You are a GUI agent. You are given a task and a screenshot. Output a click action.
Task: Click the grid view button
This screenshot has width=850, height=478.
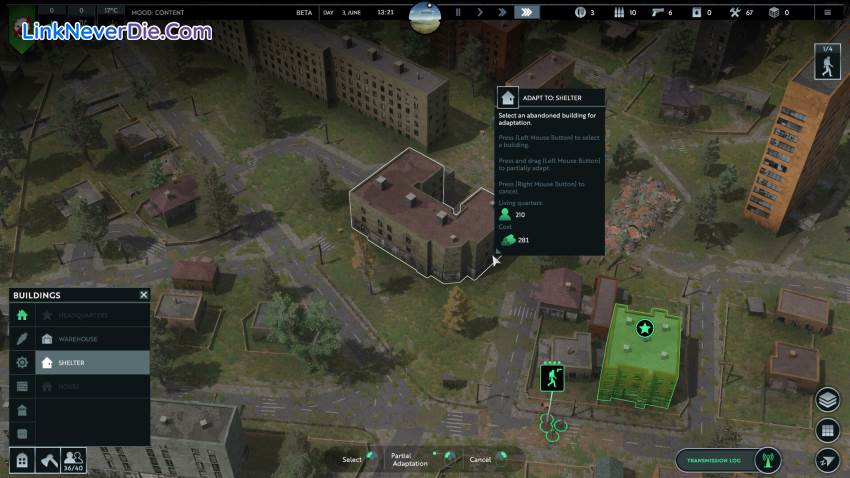tap(827, 430)
